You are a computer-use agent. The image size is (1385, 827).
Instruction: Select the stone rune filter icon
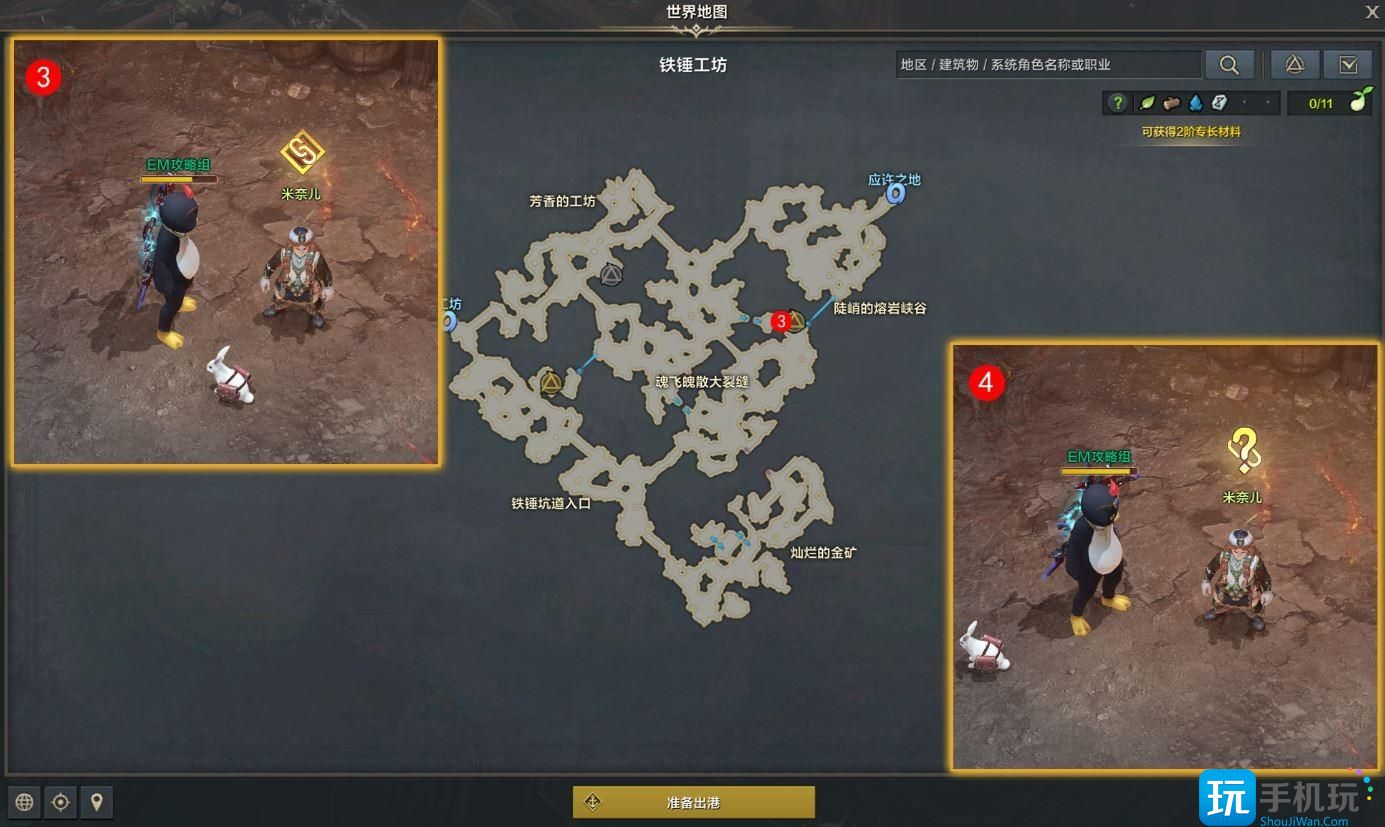(x=1218, y=102)
